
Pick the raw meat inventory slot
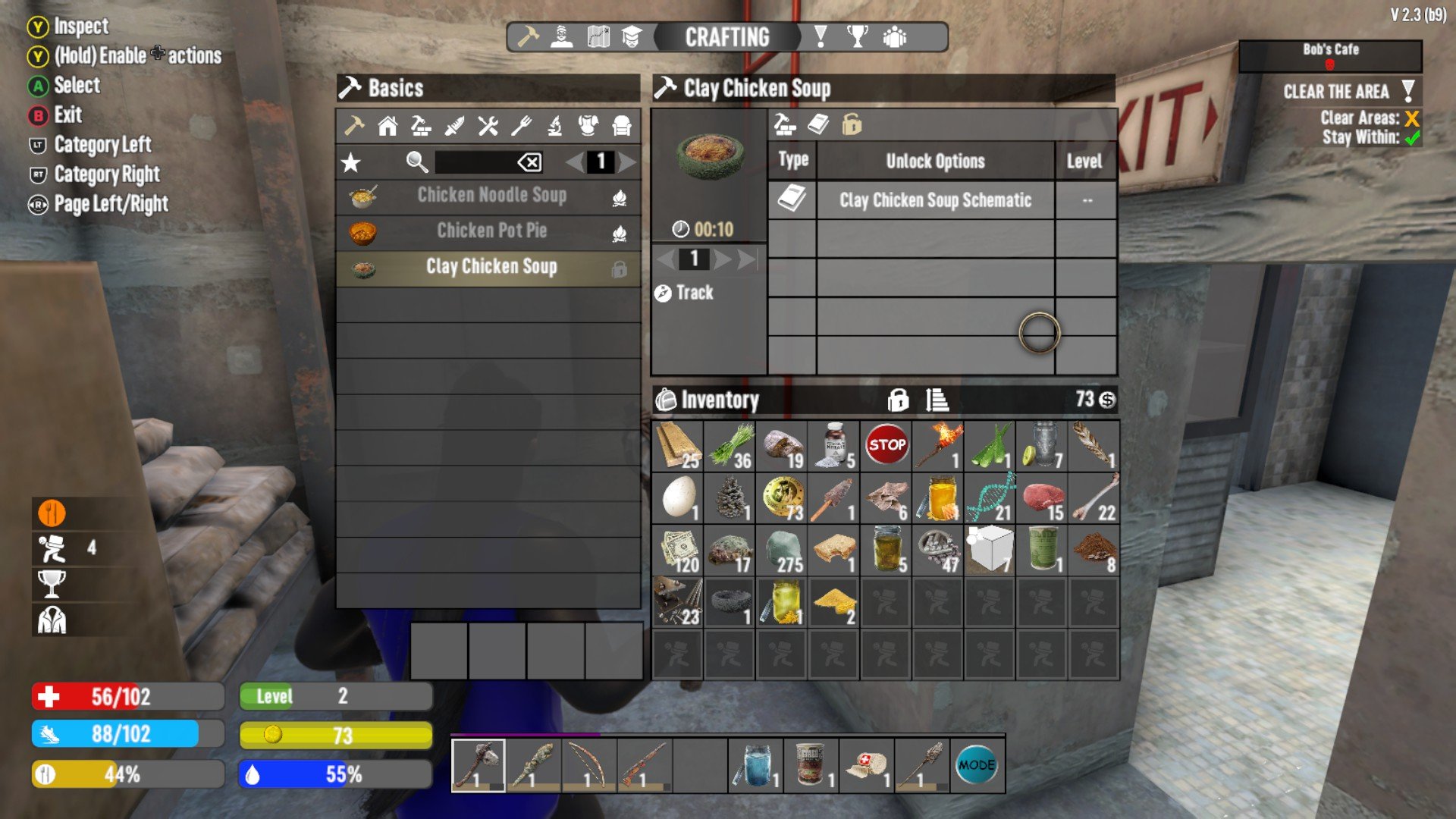pos(1043,498)
